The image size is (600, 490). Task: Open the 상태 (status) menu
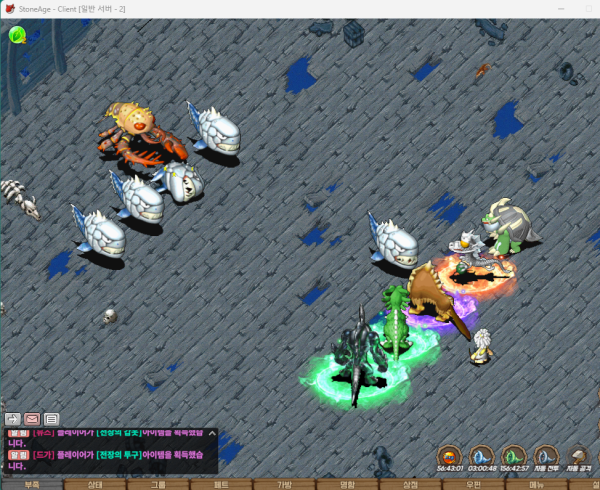point(96,484)
